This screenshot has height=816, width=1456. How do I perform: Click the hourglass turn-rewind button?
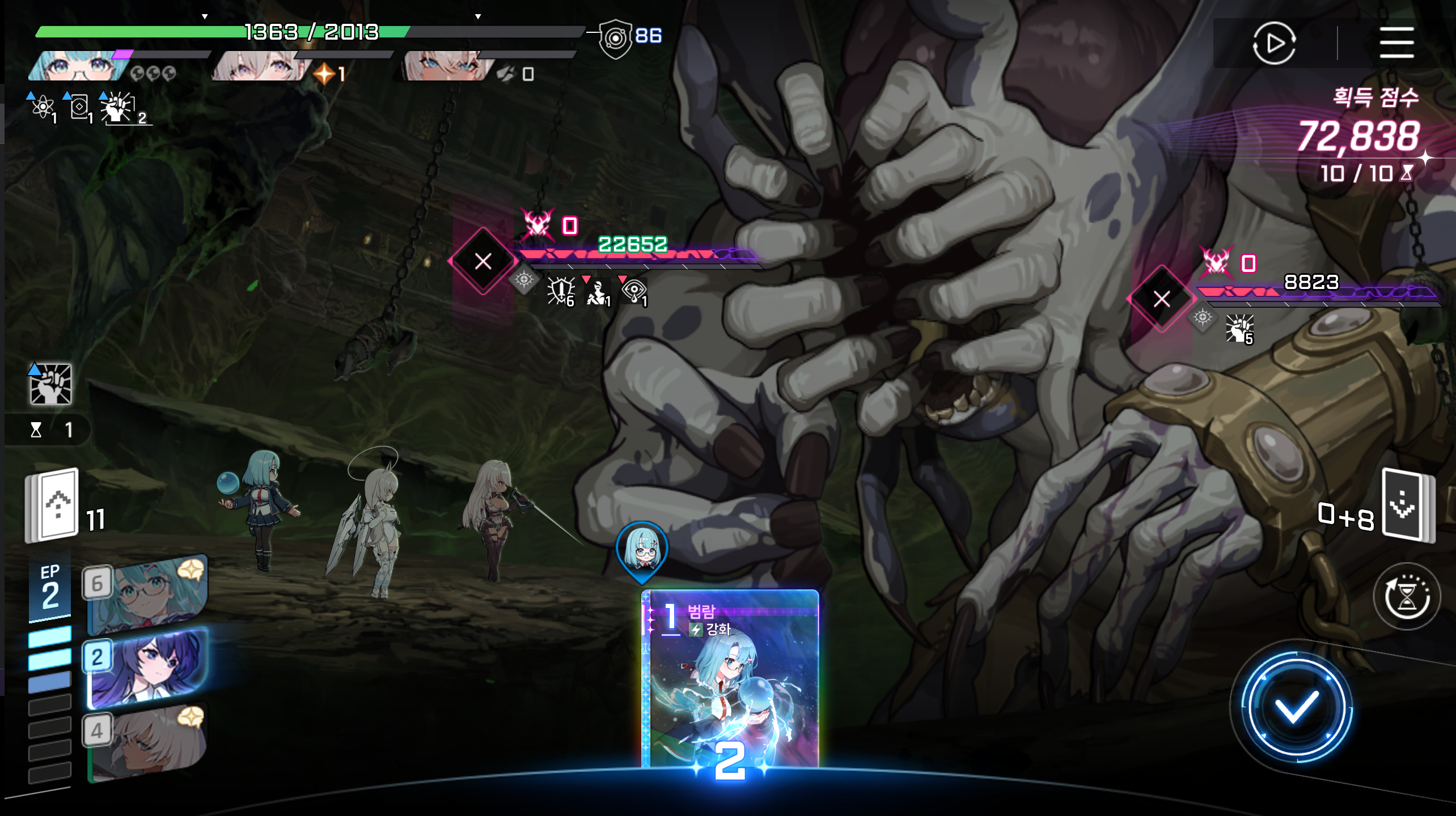(1406, 597)
